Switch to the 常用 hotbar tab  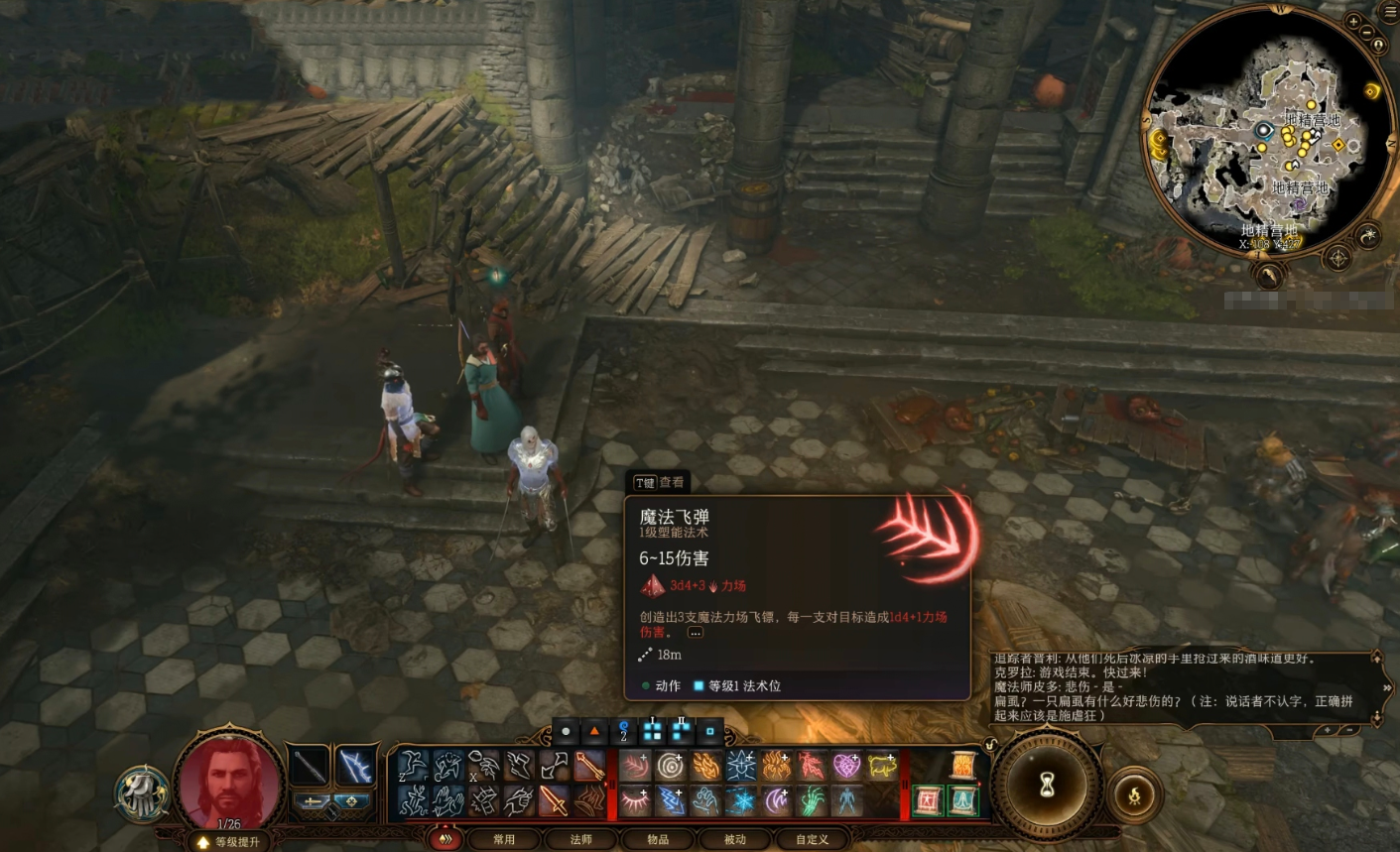[504, 839]
